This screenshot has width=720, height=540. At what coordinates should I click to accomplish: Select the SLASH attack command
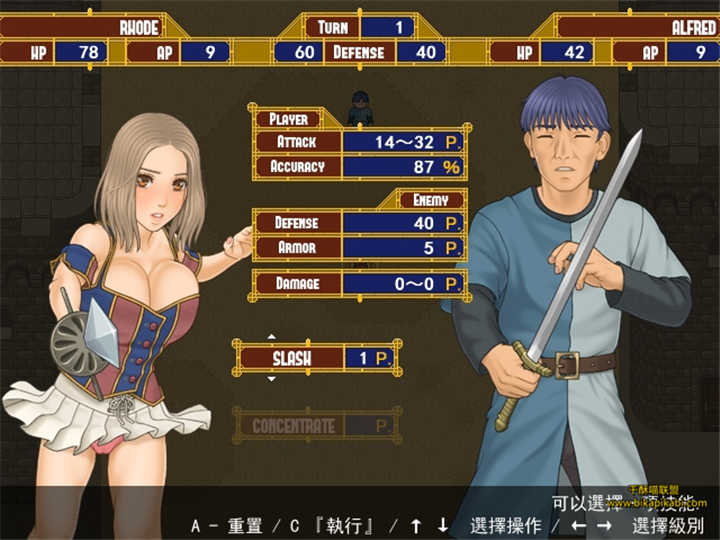click(291, 357)
